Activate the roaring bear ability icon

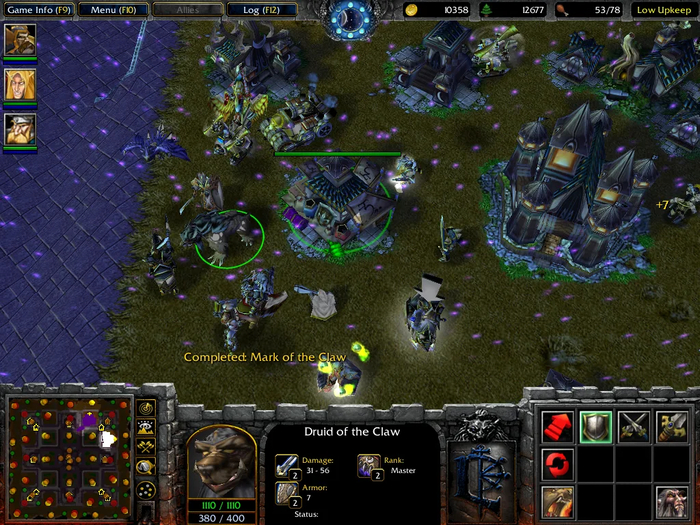click(x=557, y=501)
